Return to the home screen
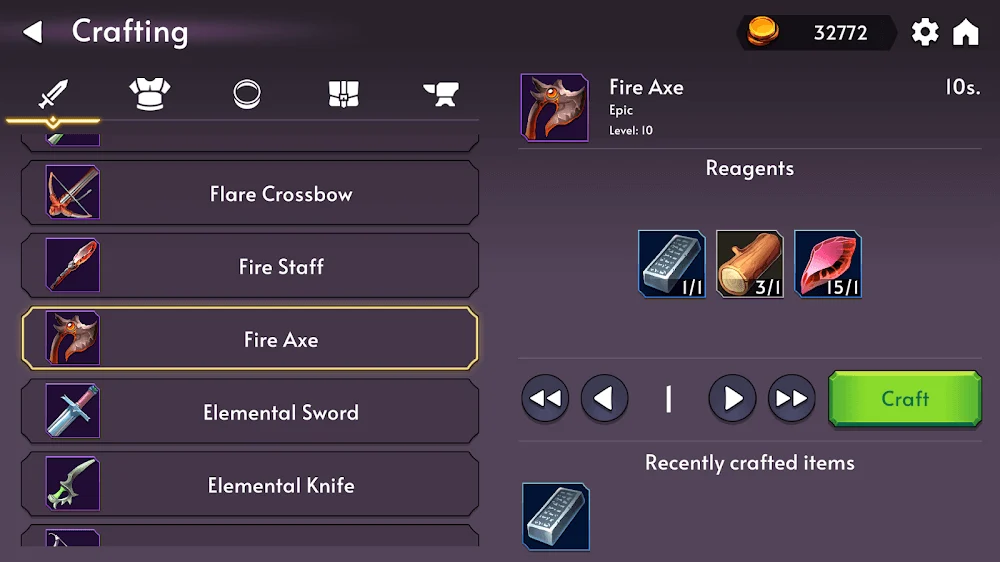 click(966, 32)
